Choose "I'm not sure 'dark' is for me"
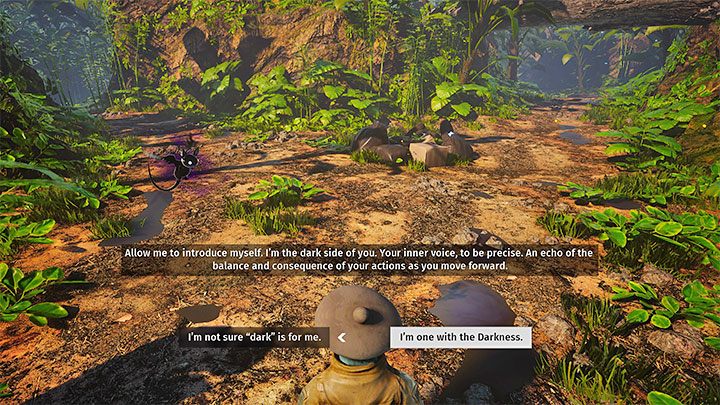The image size is (720, 405). click(x=254, y=337)
